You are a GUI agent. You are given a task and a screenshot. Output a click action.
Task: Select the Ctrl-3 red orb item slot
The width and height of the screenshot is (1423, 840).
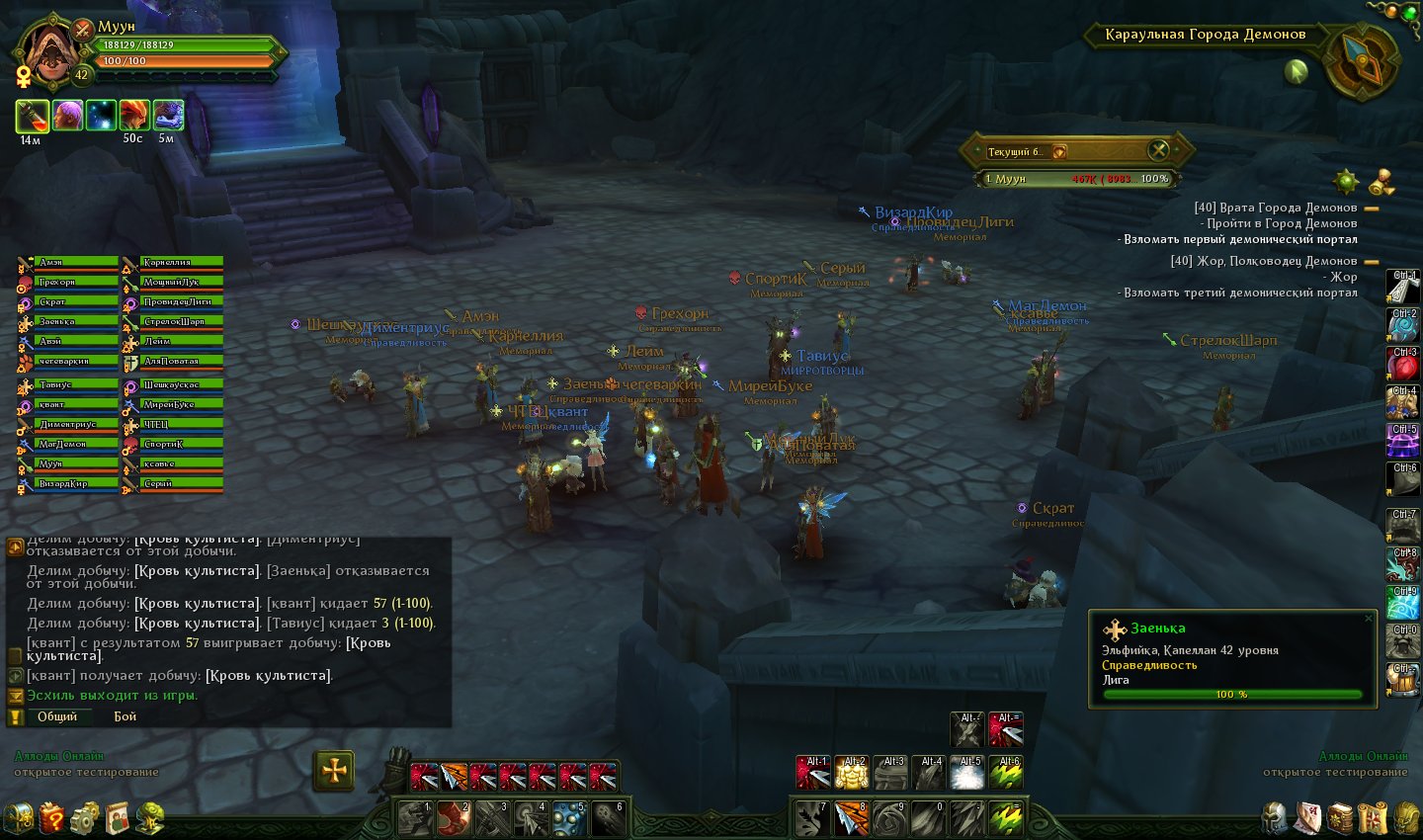(x=1402, y=366)
